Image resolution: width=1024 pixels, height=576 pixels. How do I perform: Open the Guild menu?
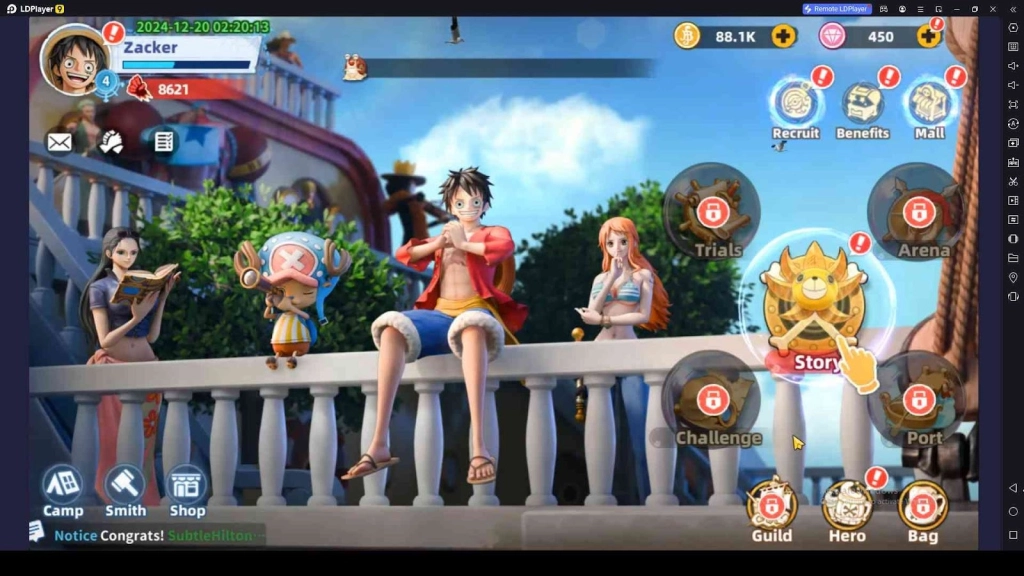point(771,508)
